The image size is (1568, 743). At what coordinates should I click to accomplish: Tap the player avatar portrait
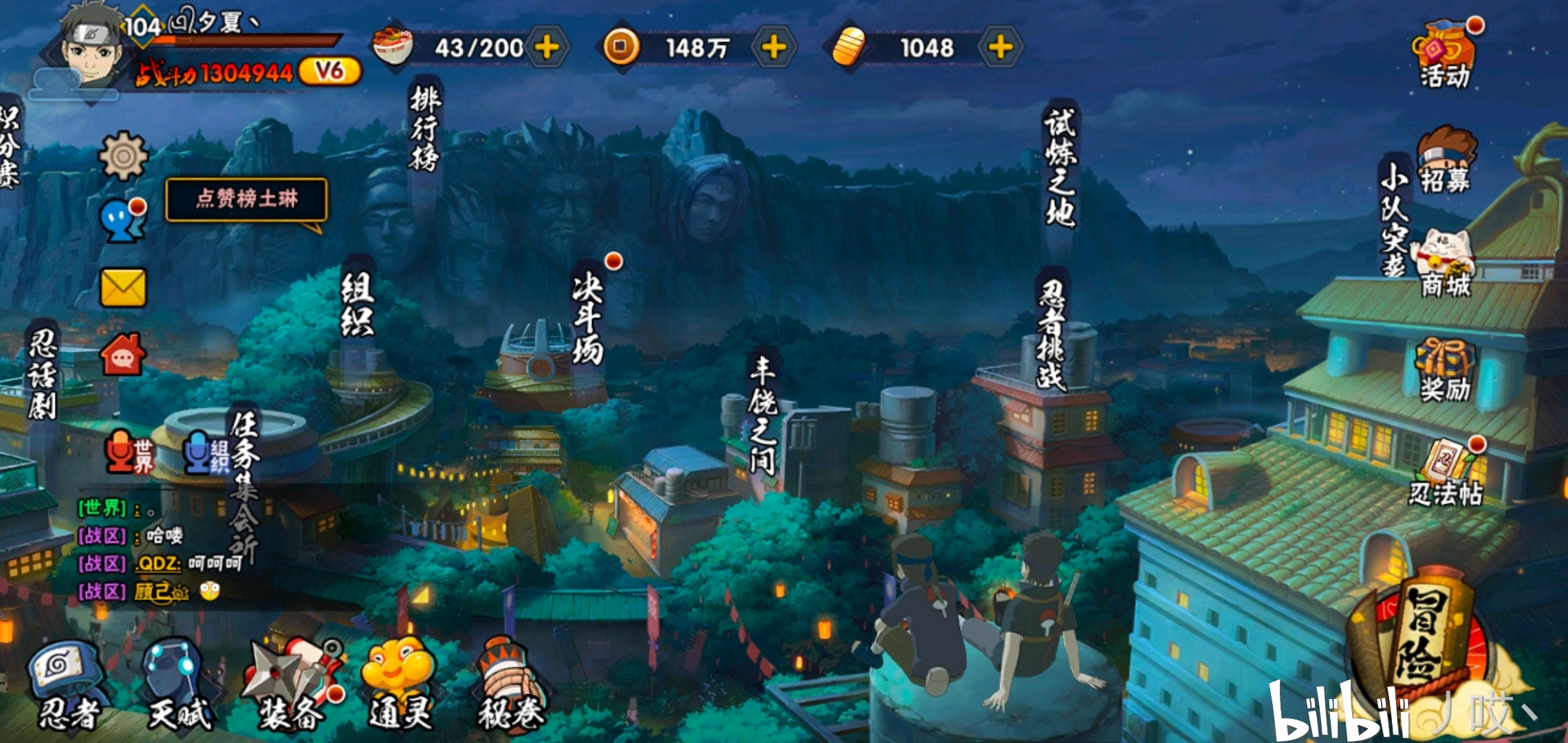coord(89,48)
